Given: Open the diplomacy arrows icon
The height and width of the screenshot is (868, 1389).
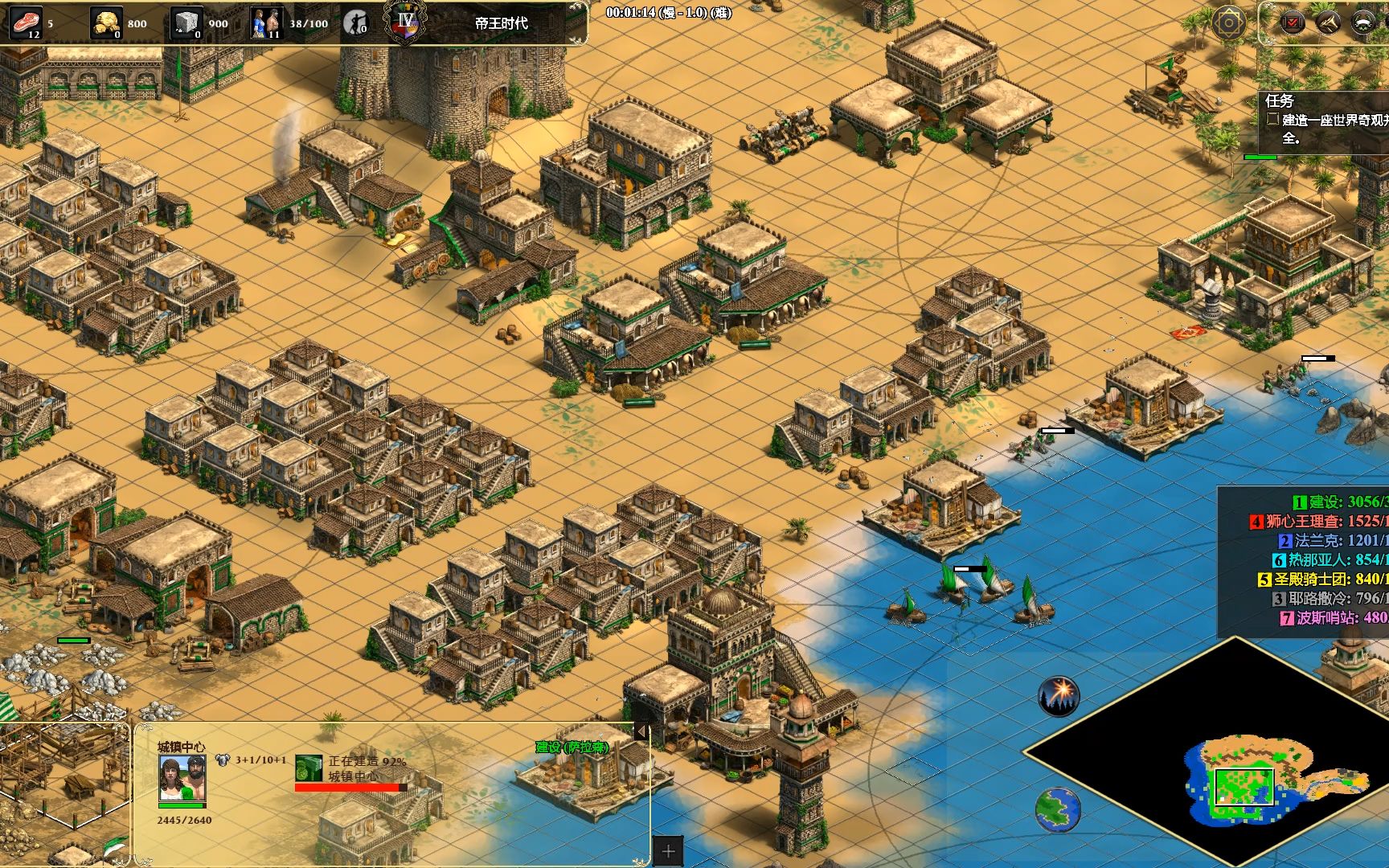Looking at the screenshot, I should pos(1328,23).
